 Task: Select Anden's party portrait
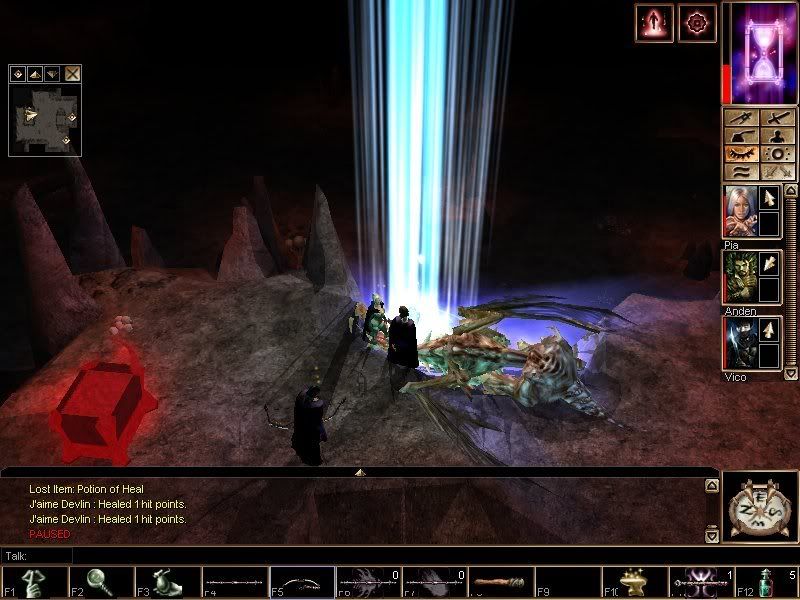(740, 276)
